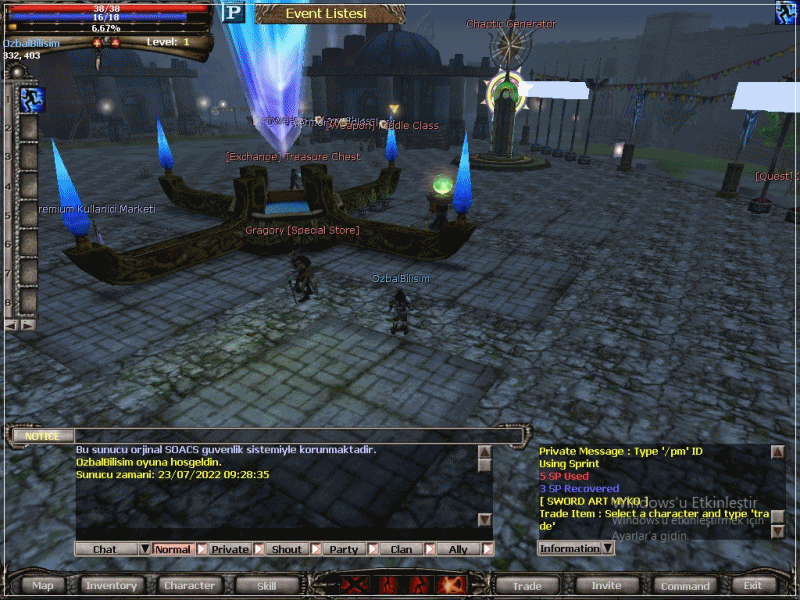Open the Event Listesi panel
Image resolution: width=800 pixels, height=600 pixels.
[326, 14]
